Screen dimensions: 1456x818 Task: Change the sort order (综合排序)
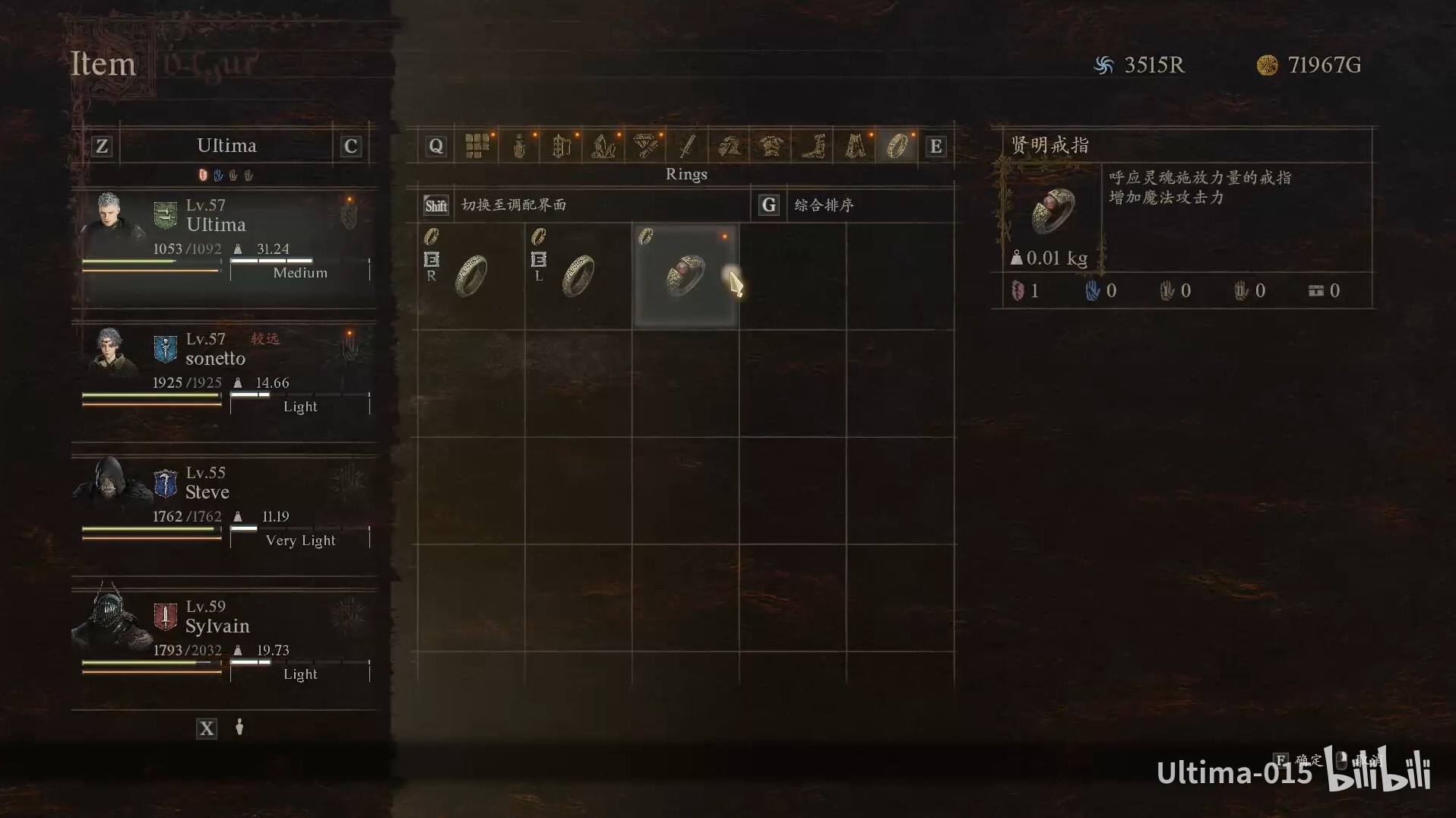[824, 205]
